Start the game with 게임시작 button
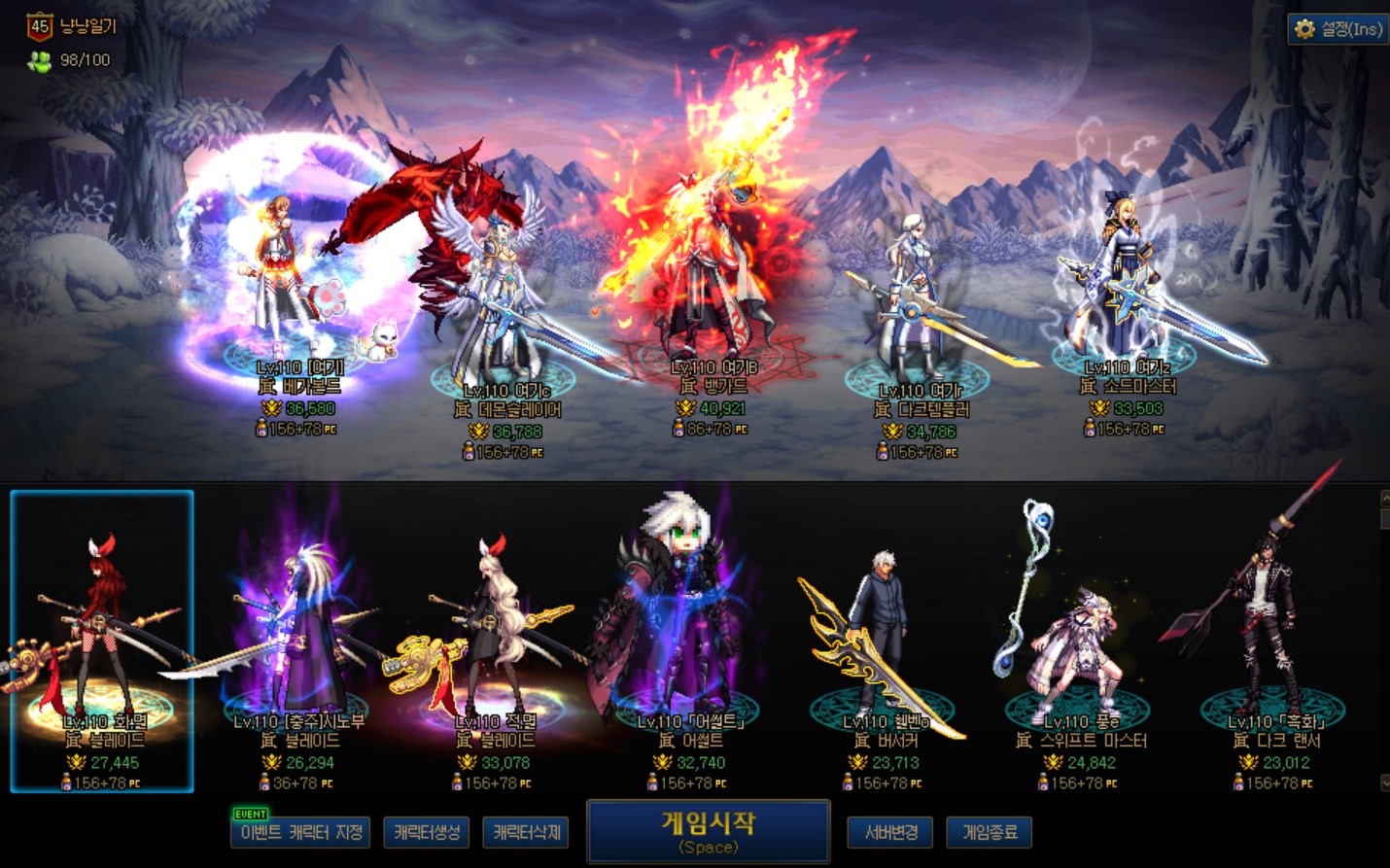 point(708,831)
